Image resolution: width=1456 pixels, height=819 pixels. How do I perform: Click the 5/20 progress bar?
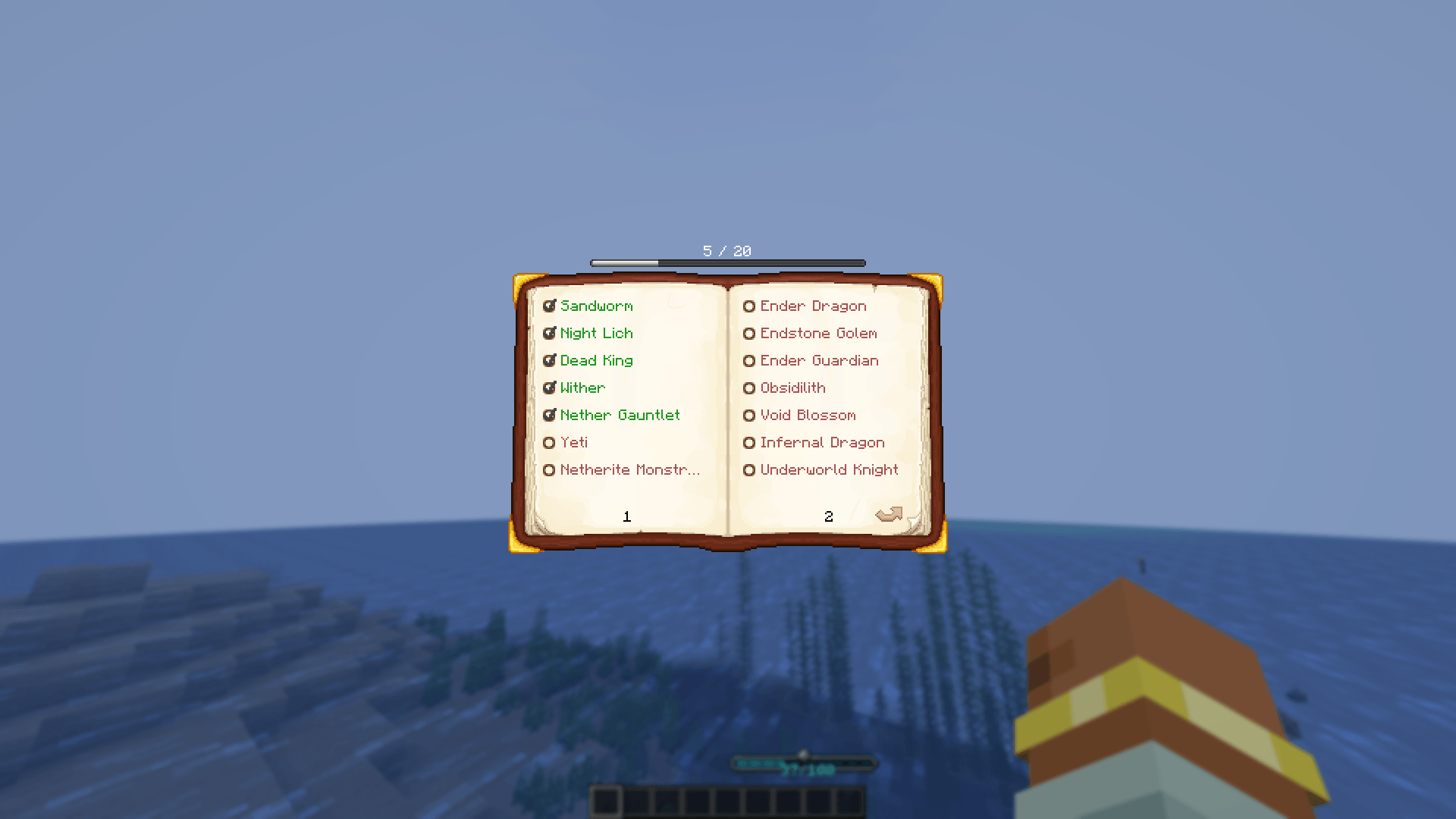(x=726, y=262)
